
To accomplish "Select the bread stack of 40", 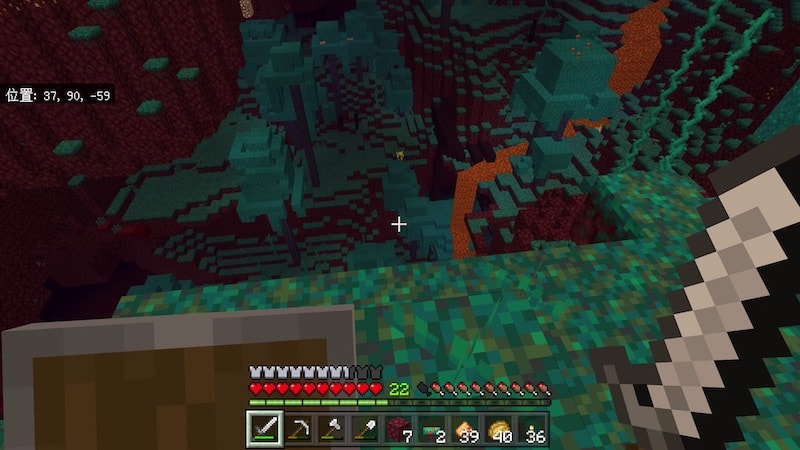I will click(x=499, y=429).
